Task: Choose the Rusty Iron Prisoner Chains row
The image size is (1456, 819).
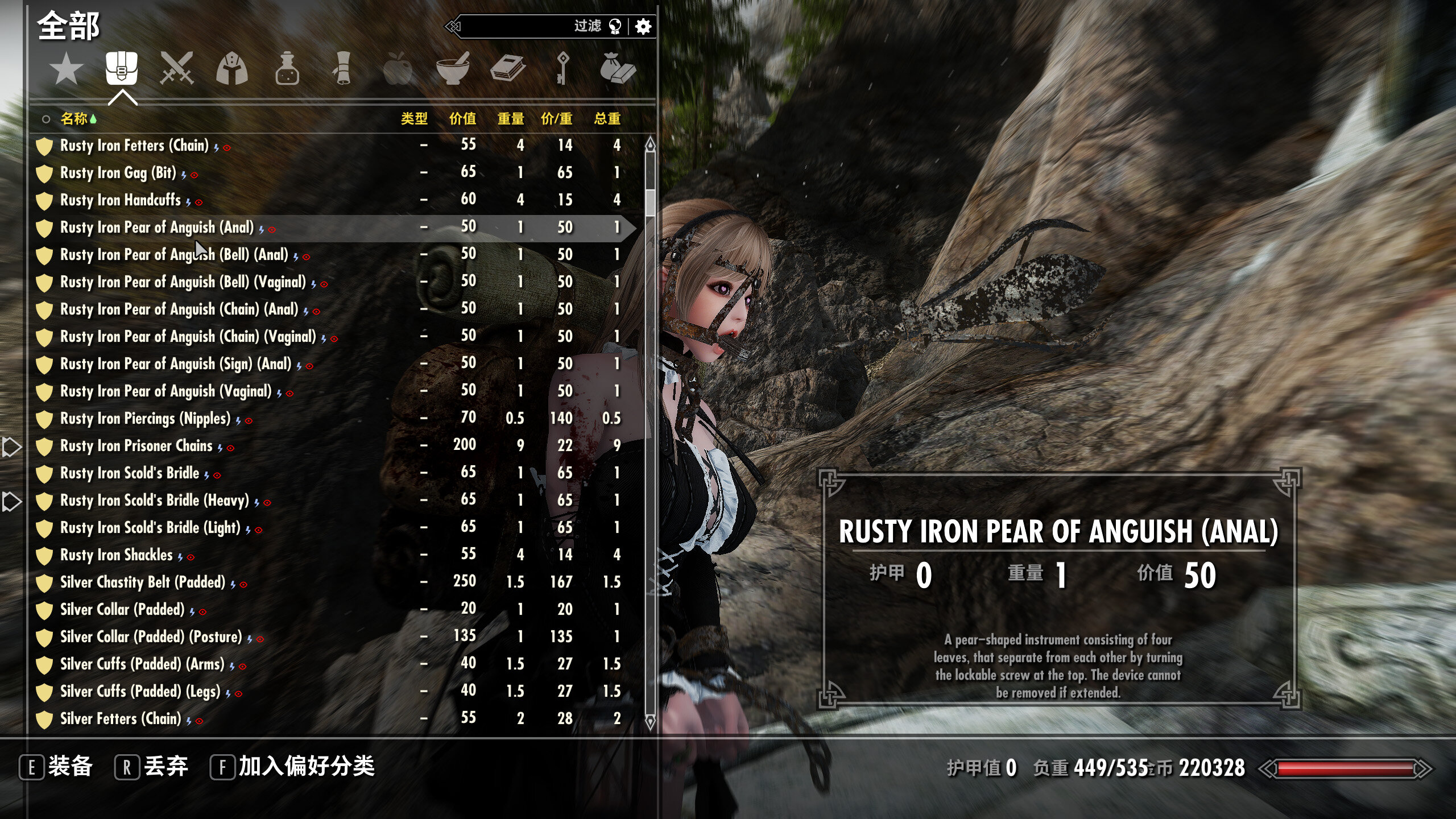Action: click(136, 446)
